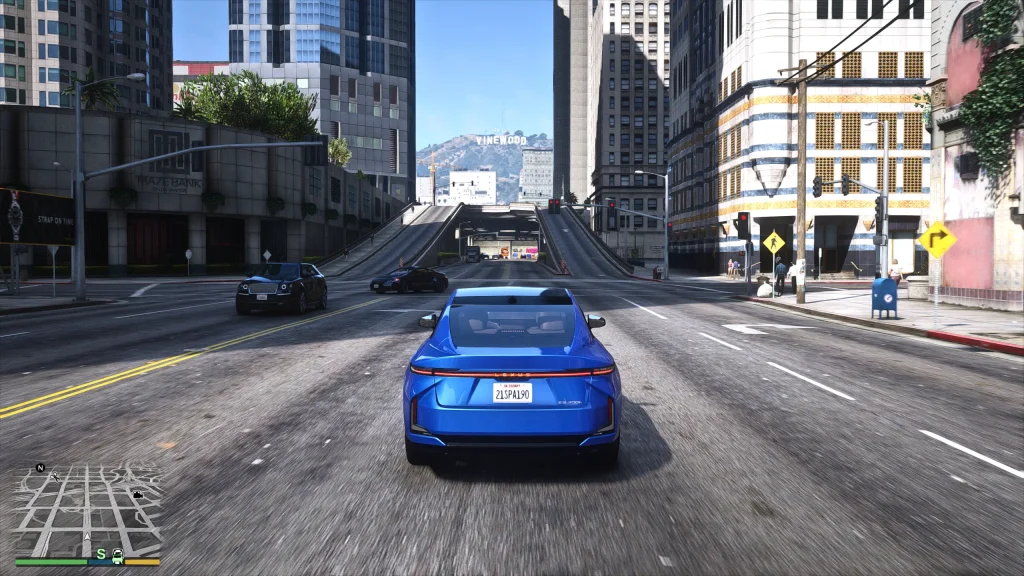Click the north compass N marker
Screen dimensions: 1024x576
(x=40, y=467)
